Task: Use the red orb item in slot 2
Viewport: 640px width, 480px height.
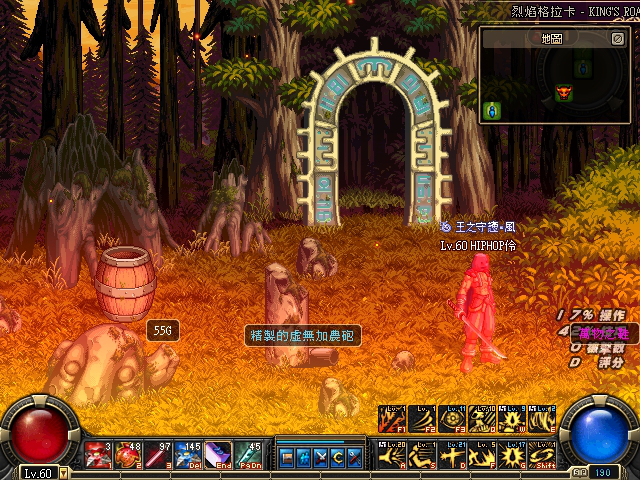Action: pos(128,454)
